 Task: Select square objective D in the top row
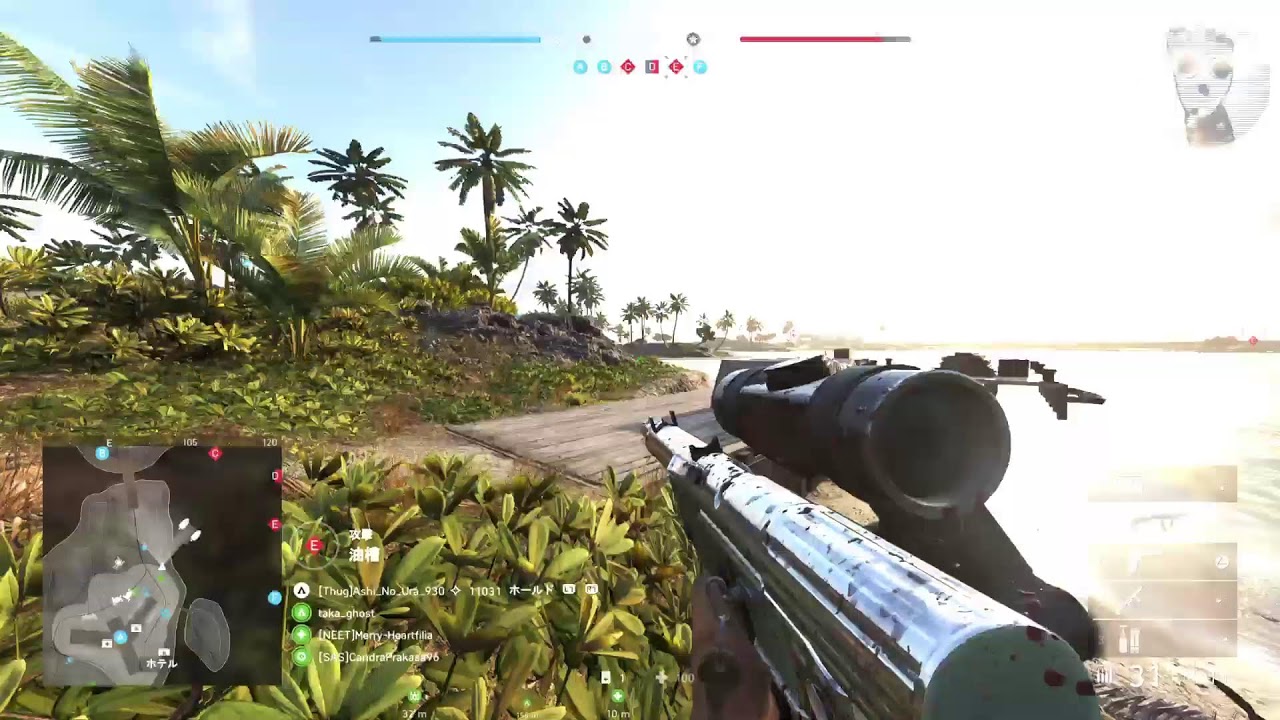pyautogui.click(x=652, y=67)
